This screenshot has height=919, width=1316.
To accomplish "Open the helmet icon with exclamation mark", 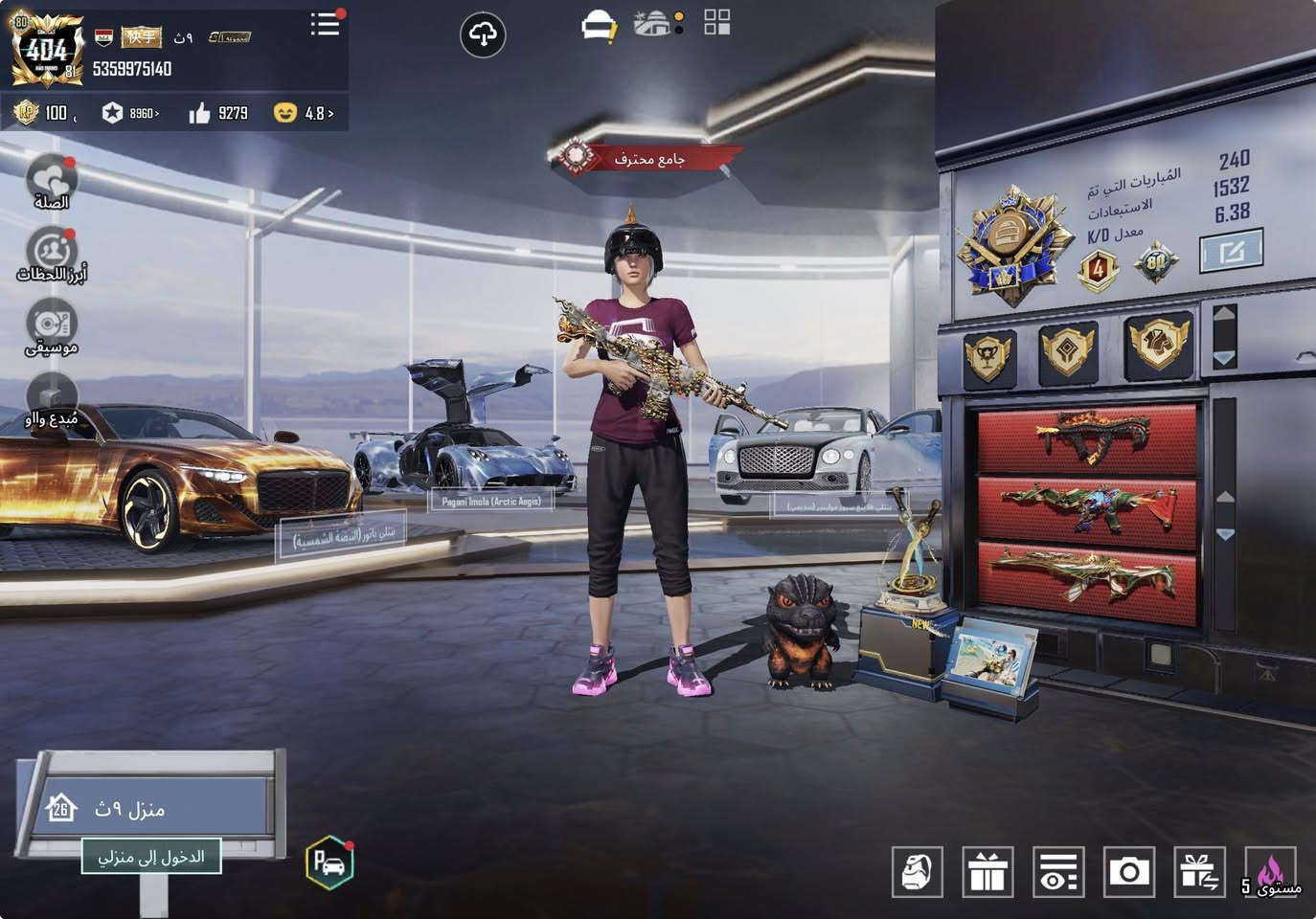I will point(600,26).
